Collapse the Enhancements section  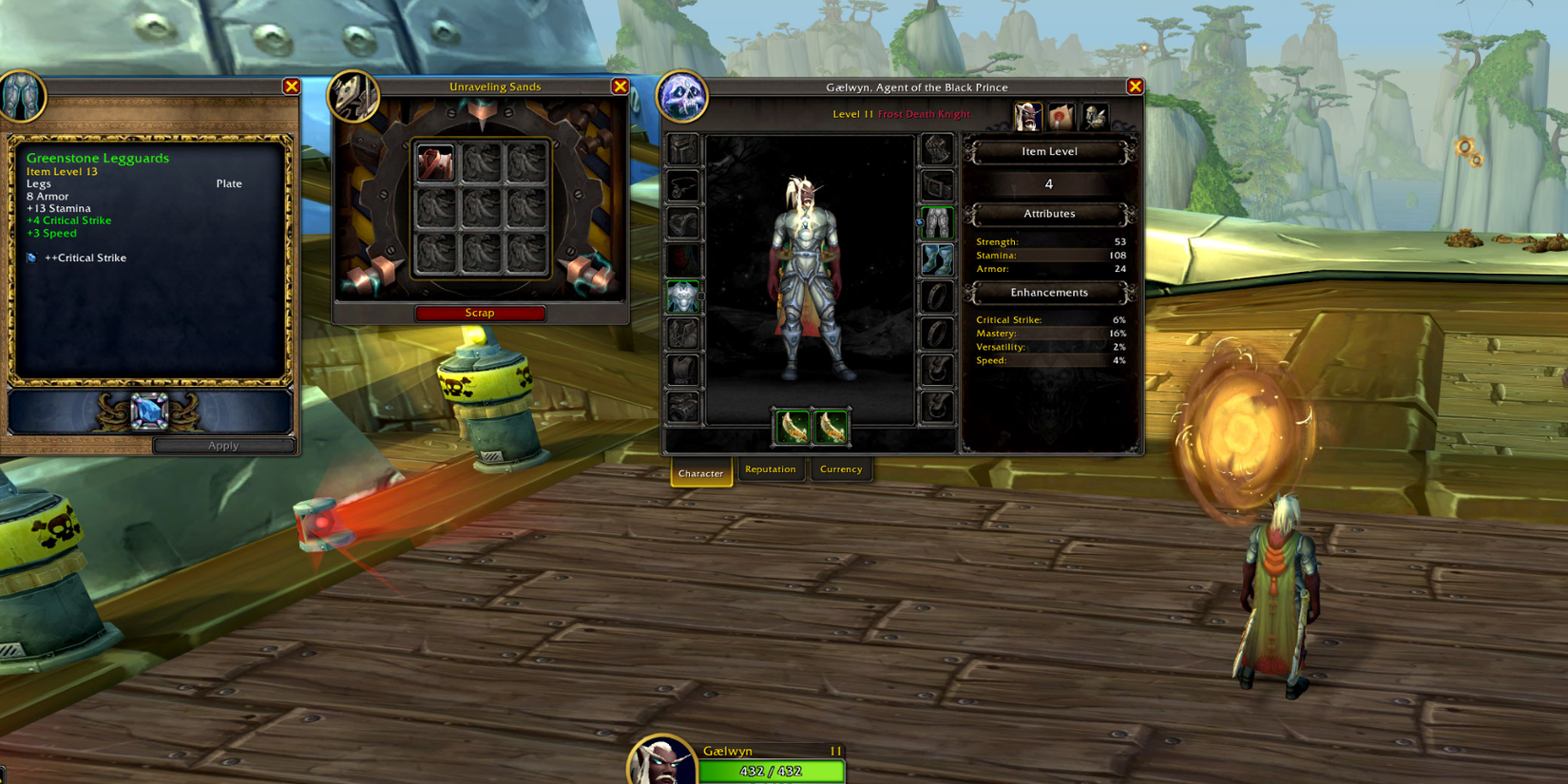(x=1048, y=293)
